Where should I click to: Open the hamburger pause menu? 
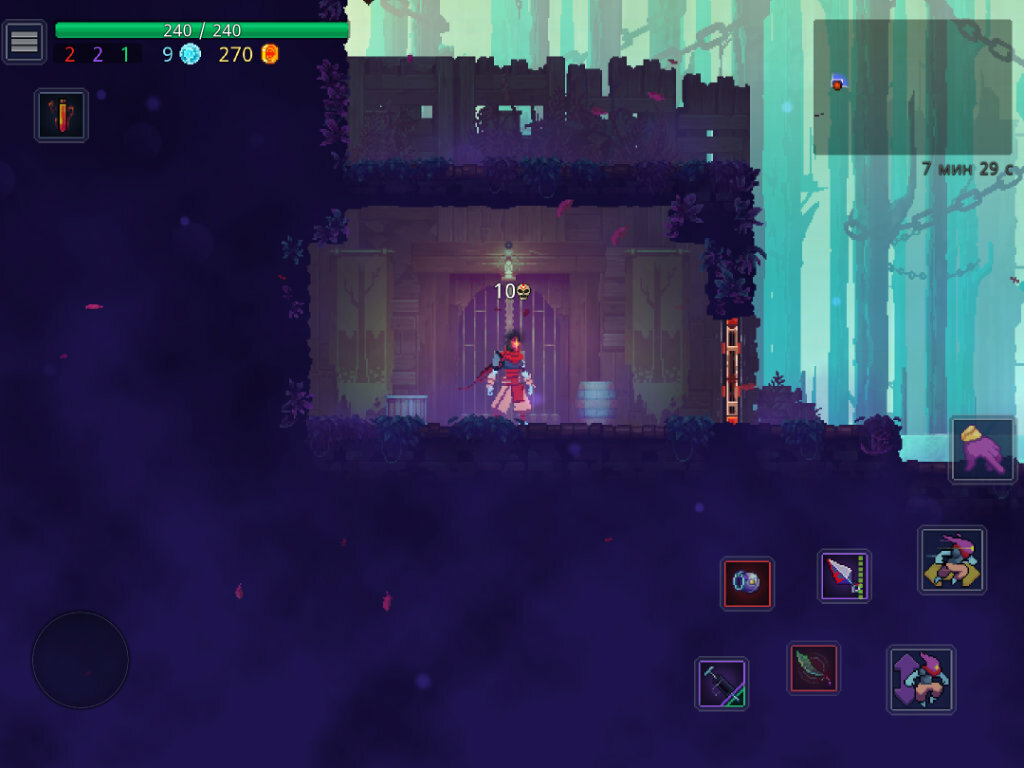coord(24,42)
